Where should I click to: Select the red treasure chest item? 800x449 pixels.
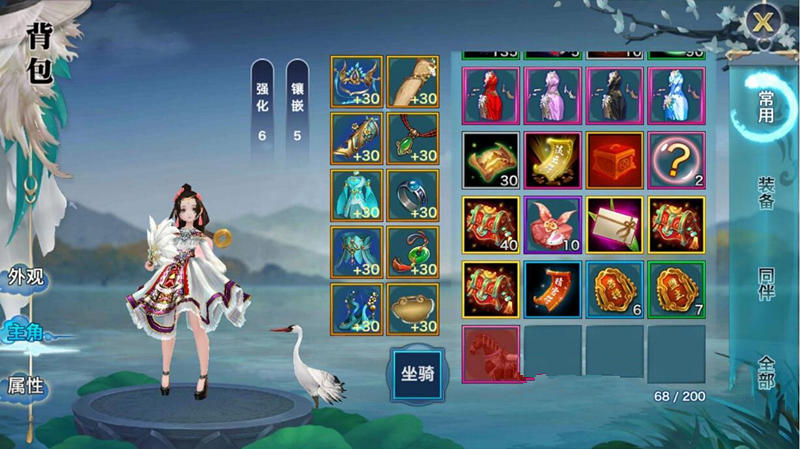614,159
